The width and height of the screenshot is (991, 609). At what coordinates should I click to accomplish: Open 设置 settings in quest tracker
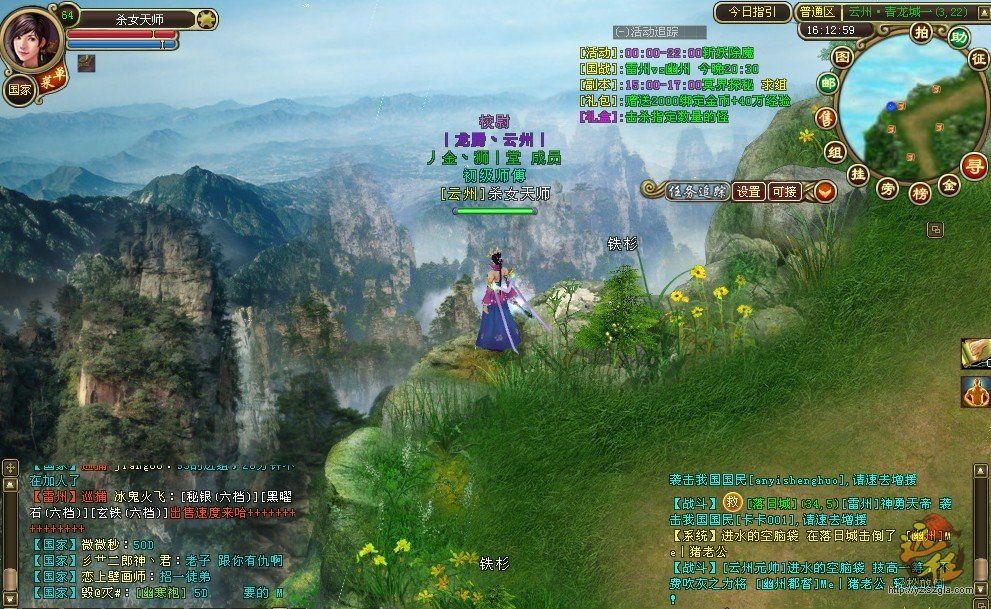click(748, 191)
